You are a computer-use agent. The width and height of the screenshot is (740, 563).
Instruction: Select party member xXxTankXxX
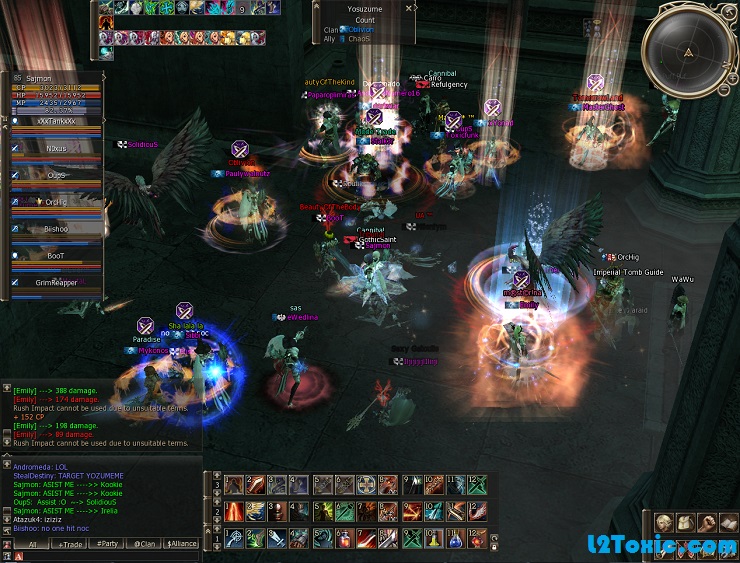56,120
